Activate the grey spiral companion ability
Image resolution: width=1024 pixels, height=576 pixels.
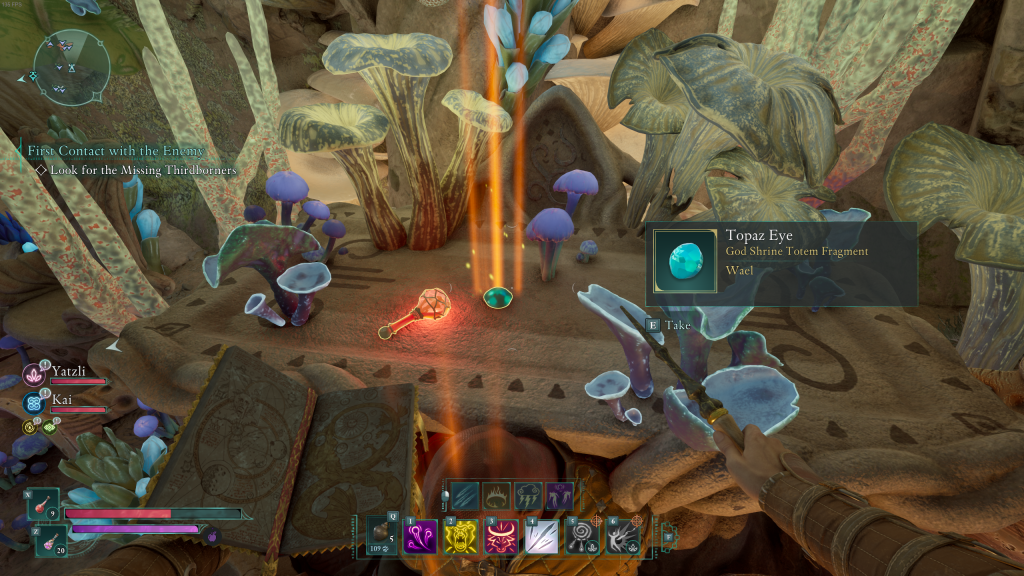[581, 536]
